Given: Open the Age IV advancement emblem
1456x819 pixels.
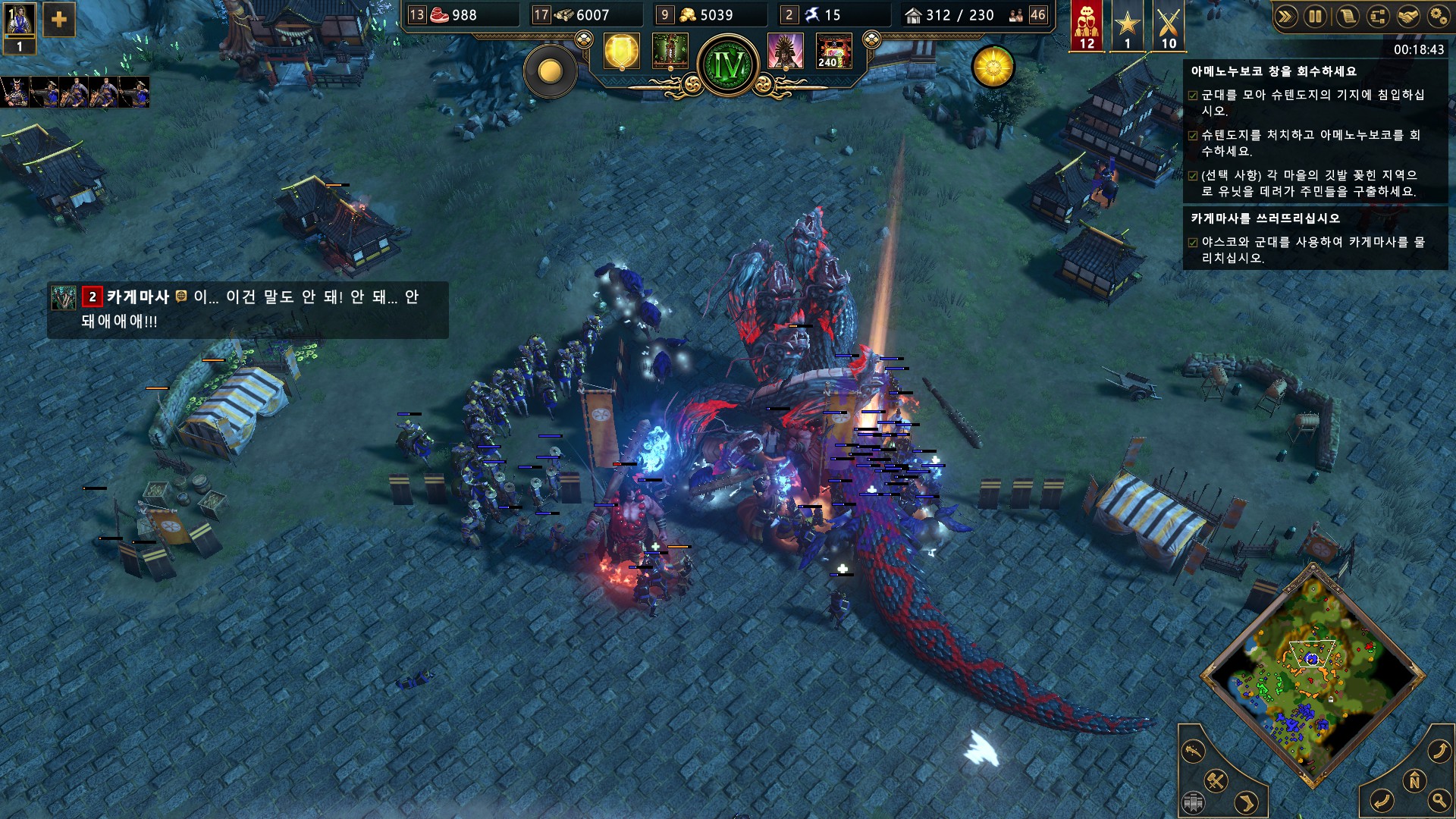Looking at the screenshot, I should [x=728, y=65].
